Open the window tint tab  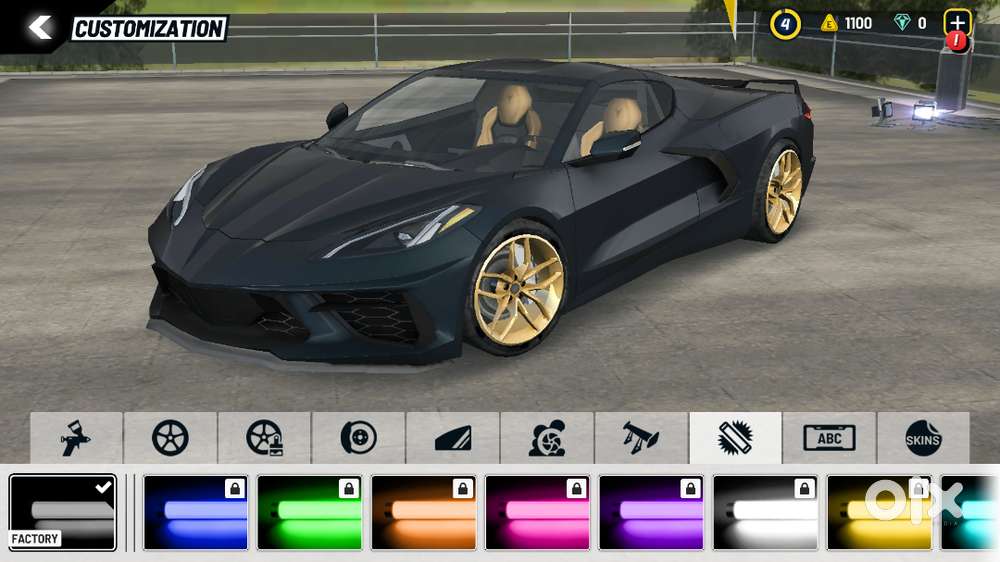pyautogui.click(x=452, y=438)
